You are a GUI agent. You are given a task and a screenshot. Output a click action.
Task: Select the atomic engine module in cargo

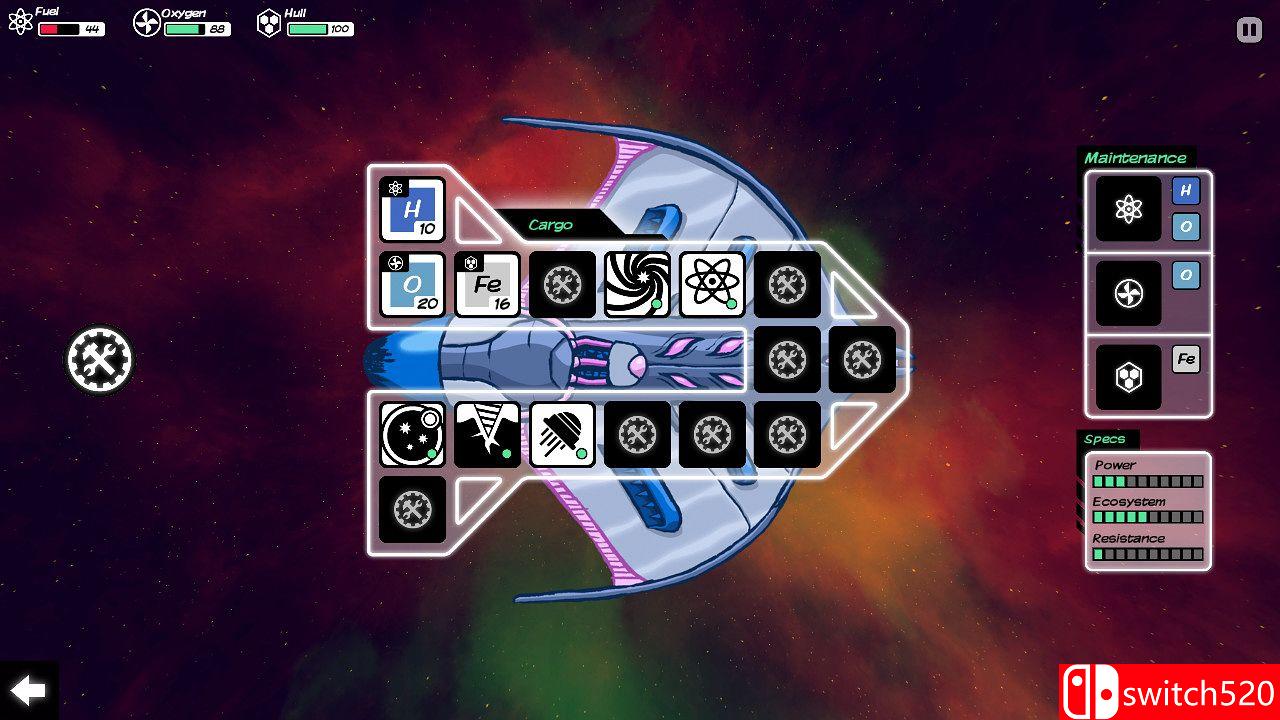pos(712,285)
